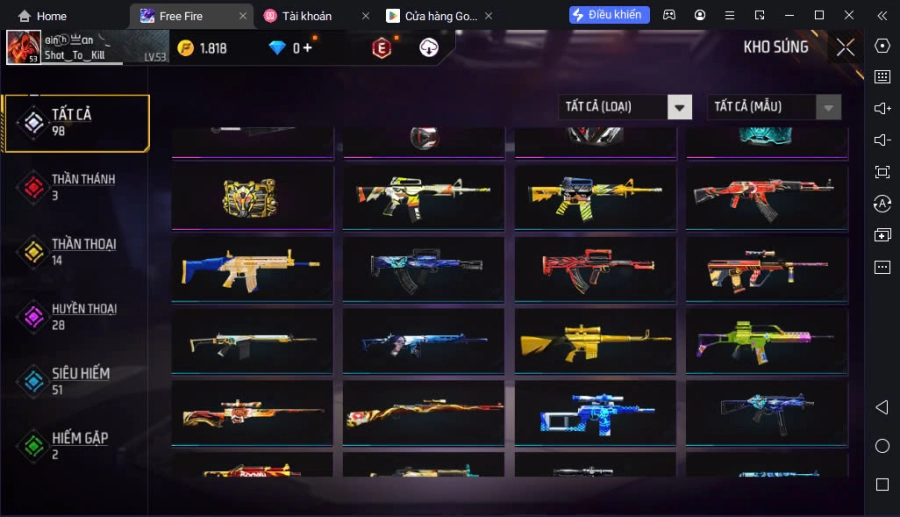This screenshot has height=517, width=900.
Task: Choose the blue and gold SCAR skin
Action: click(252, 268)
